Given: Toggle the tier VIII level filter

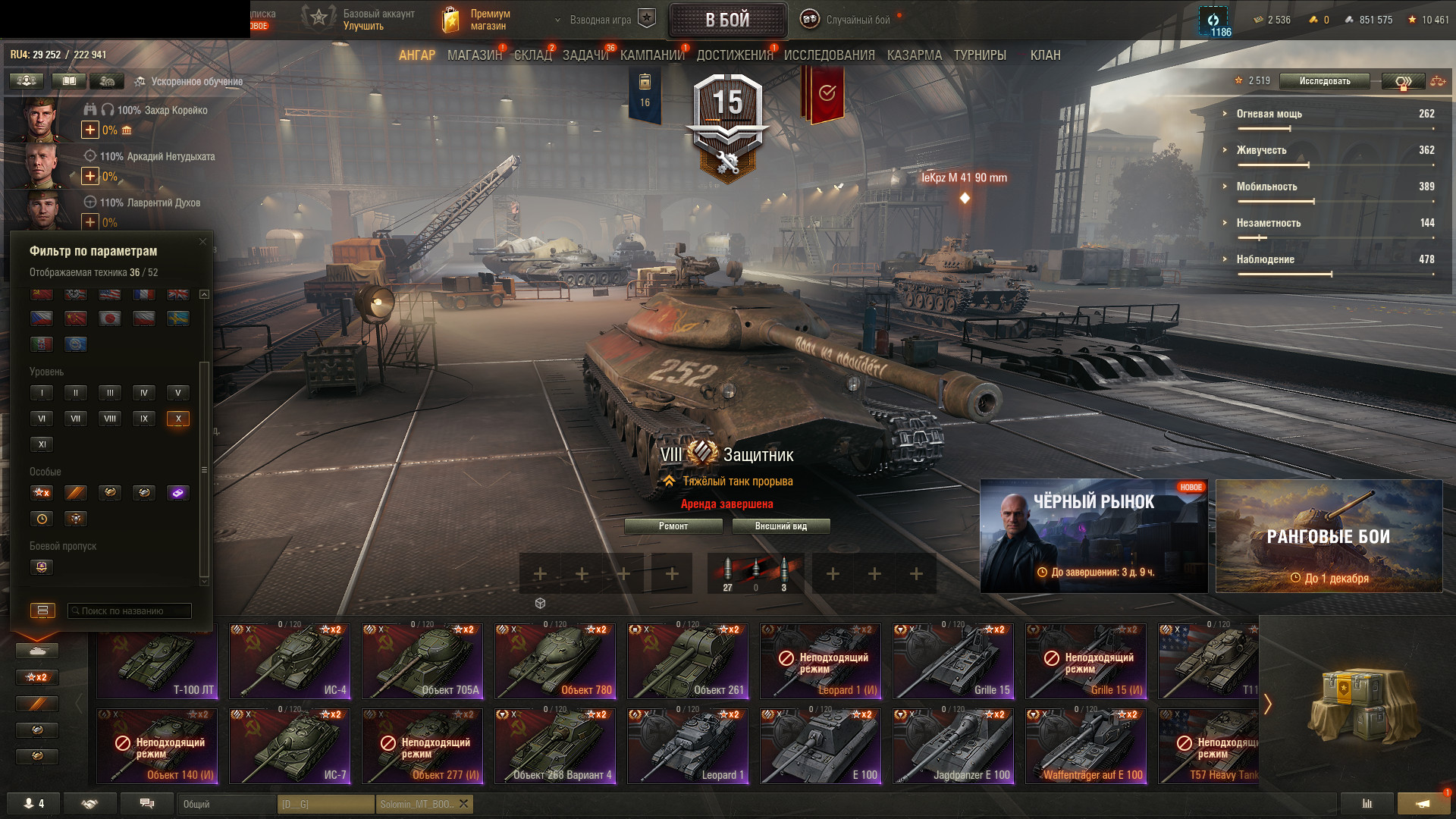Looking at the screenshot, I should click(x=110, y=419).
